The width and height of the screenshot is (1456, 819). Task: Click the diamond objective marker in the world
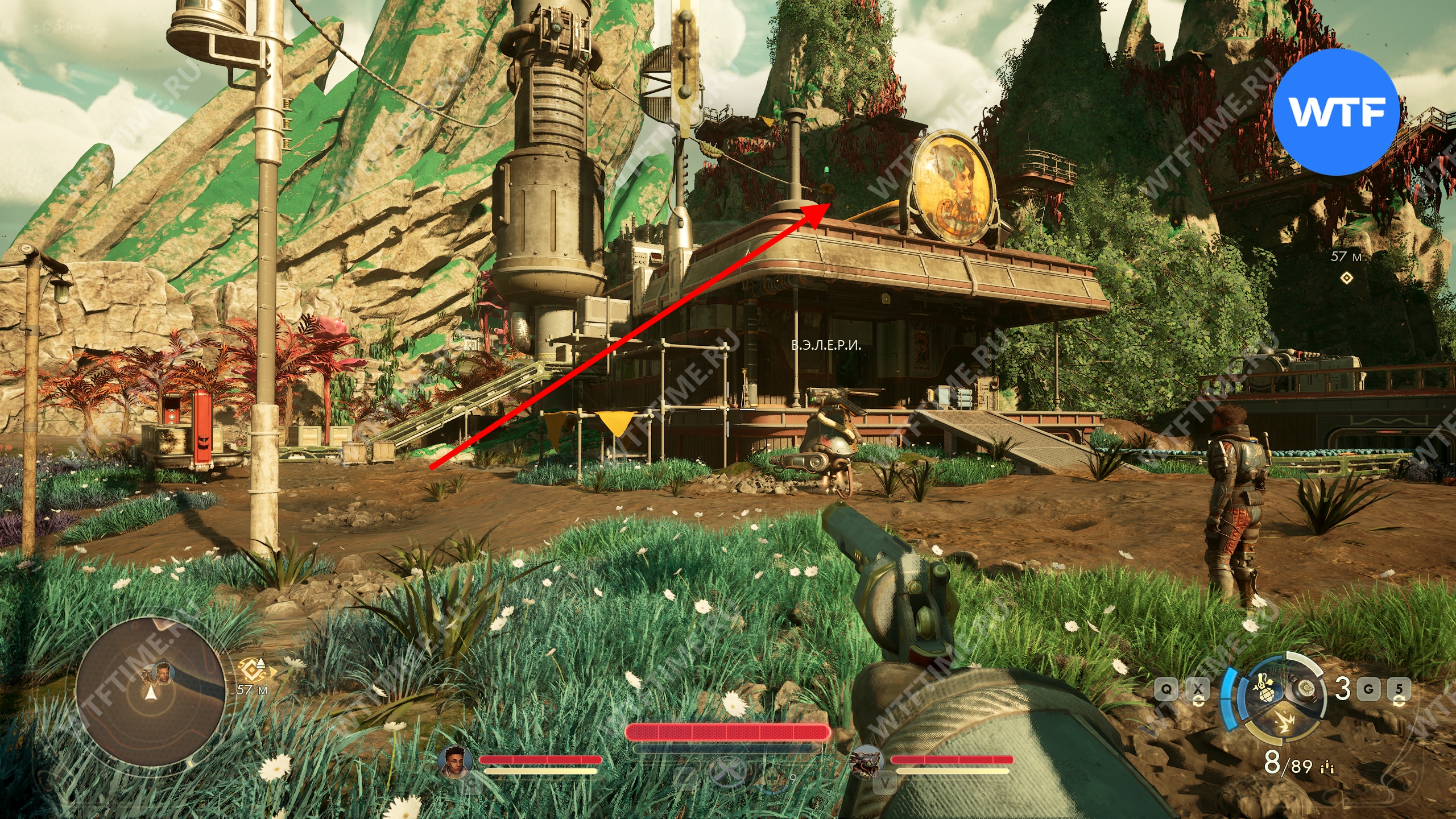[x=1346, y=278]
